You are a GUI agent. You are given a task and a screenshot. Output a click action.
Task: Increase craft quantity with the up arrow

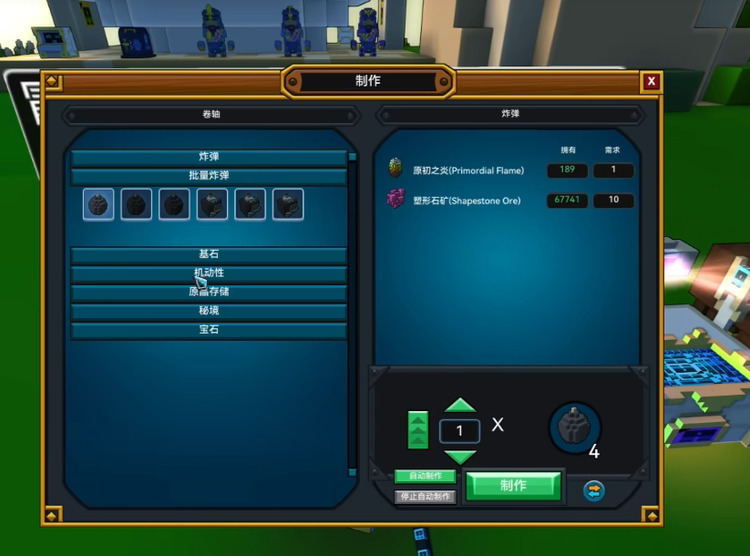tap(460, 405)
